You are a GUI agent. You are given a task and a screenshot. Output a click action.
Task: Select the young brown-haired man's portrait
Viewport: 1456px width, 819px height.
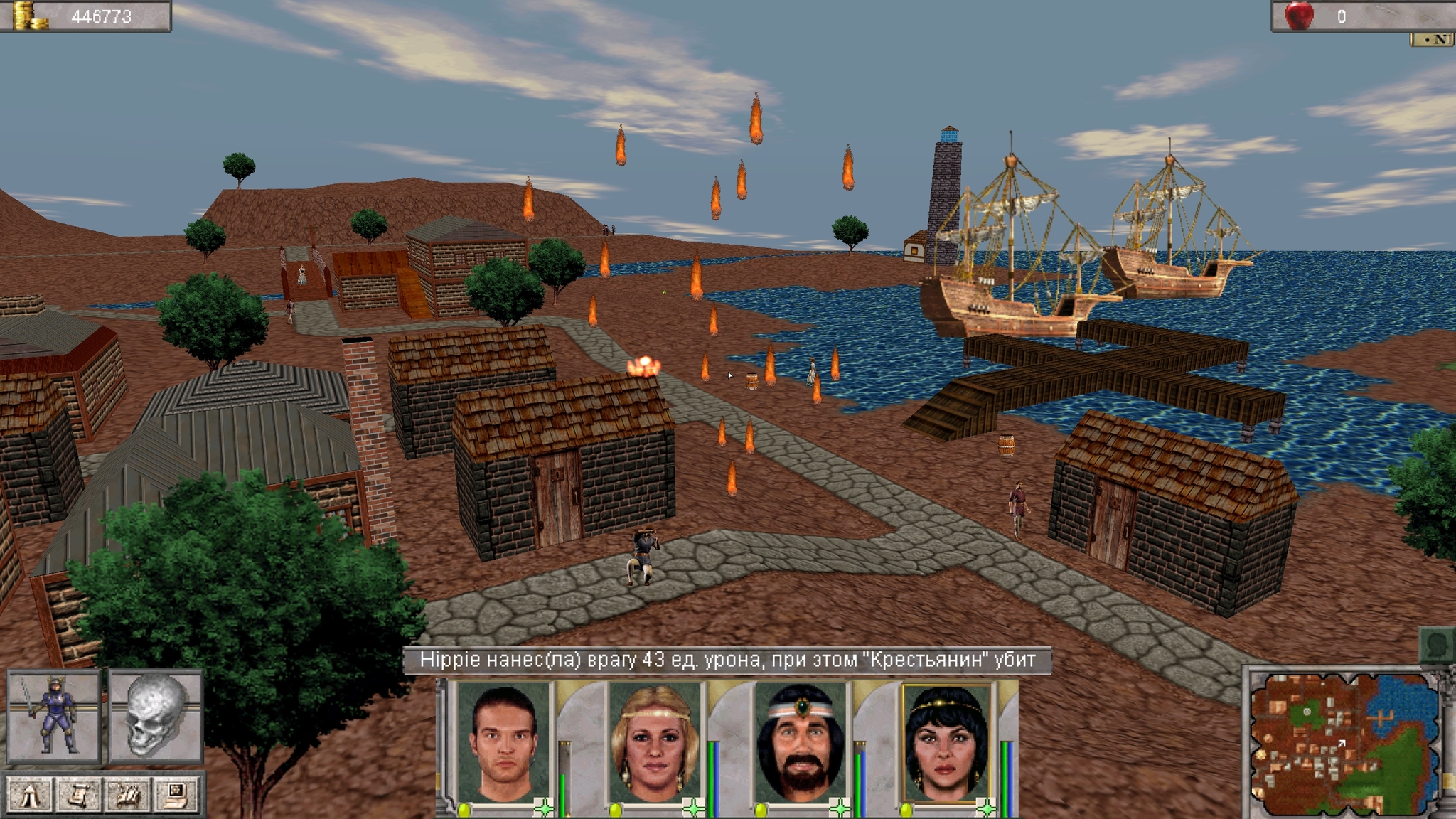(503, 742)
